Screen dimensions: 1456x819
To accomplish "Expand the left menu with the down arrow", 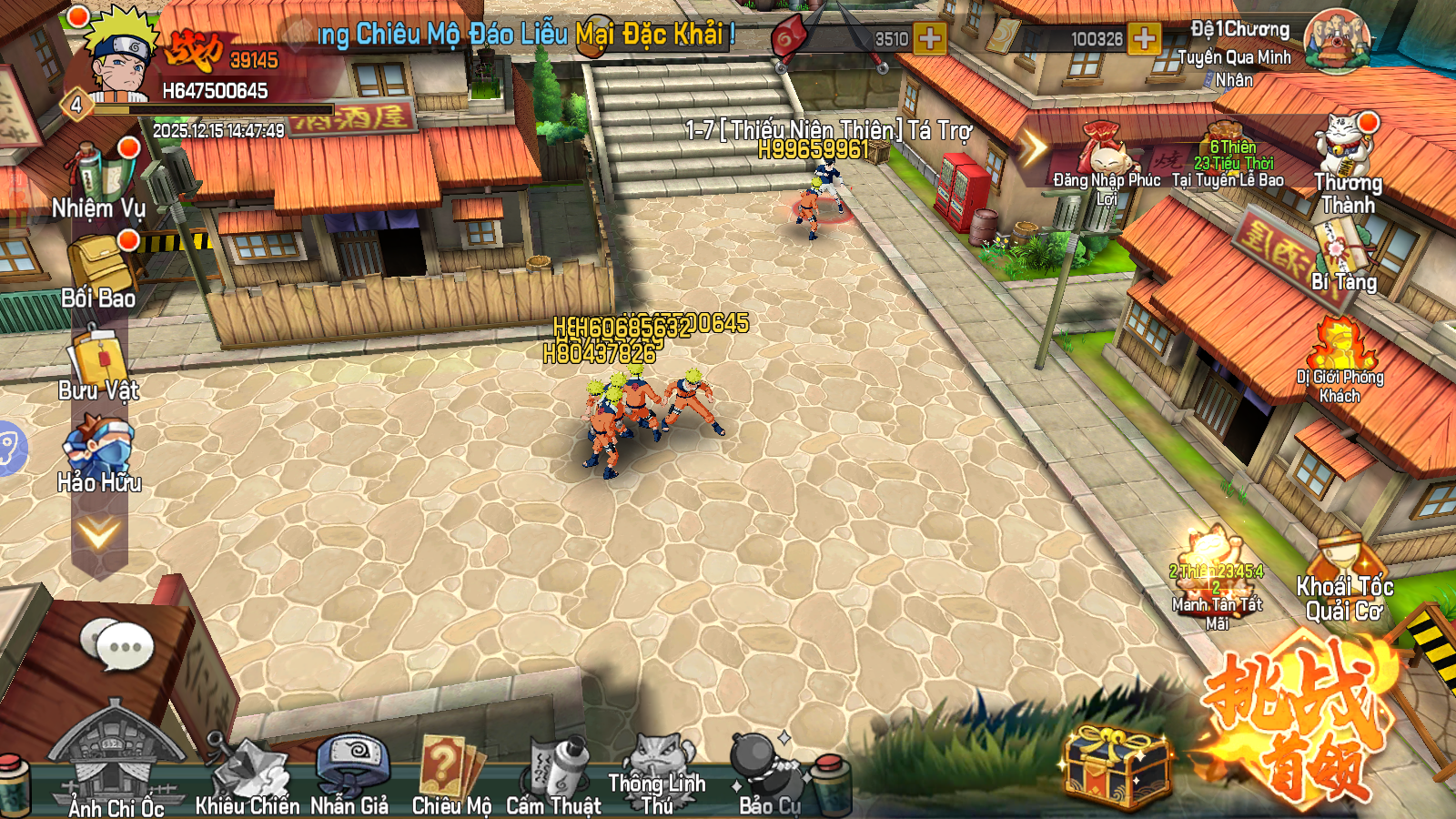I will (98, 534).
